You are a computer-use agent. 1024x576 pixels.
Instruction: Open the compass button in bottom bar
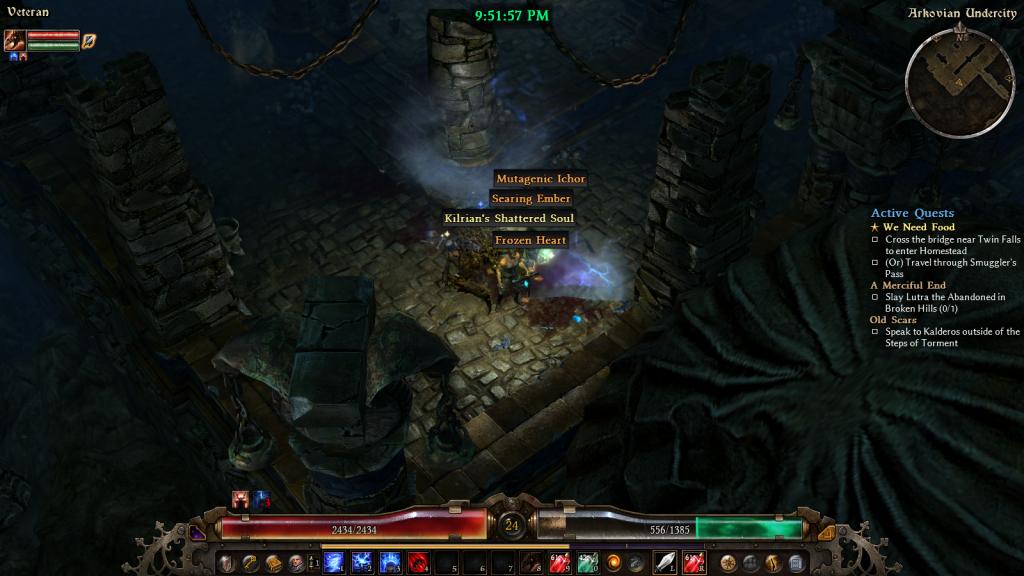727,563
